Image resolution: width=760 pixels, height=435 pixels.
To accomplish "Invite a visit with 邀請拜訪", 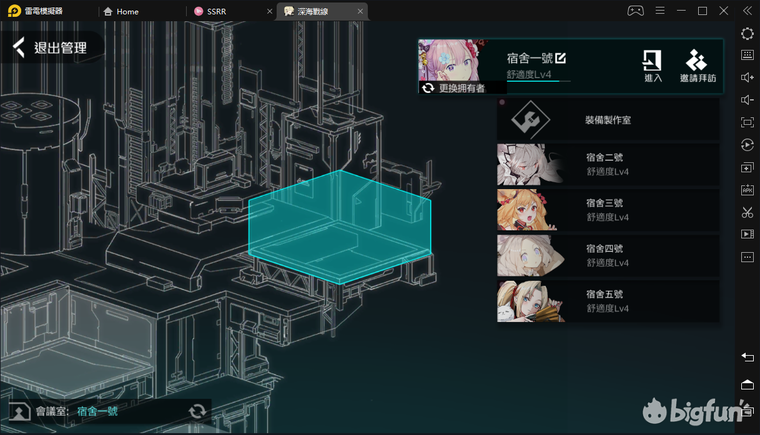I will click(698, 66).
